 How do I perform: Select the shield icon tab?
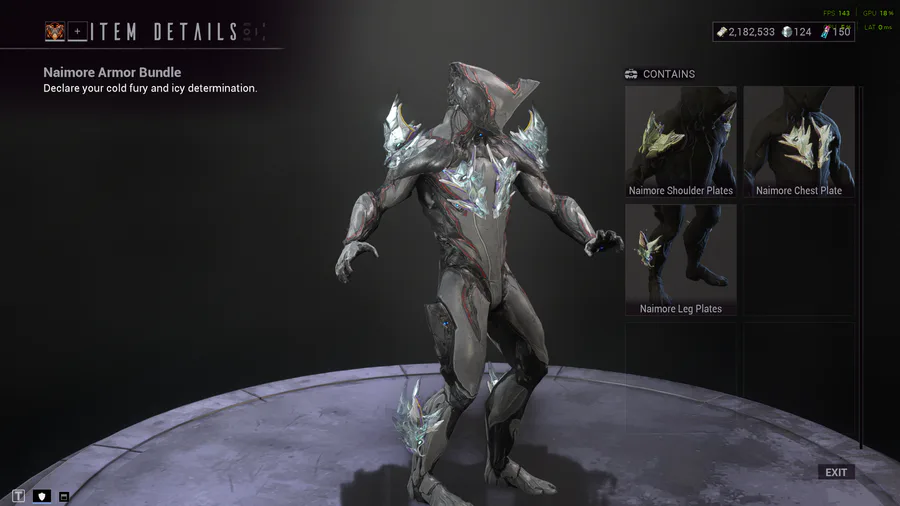click(42, 496)
